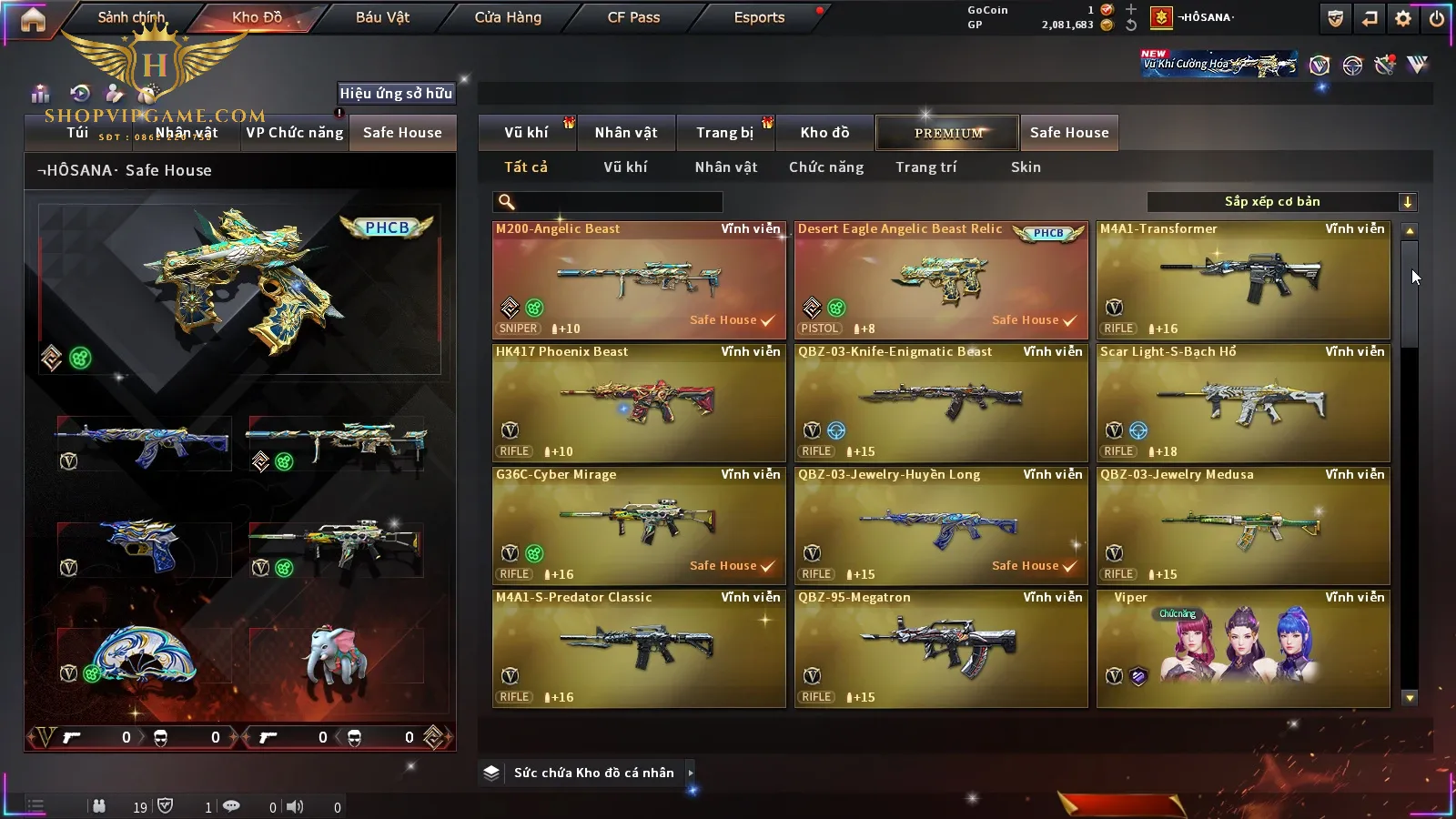Open the Báu Vật menu
1456x819 pixels.
point(382,17)
